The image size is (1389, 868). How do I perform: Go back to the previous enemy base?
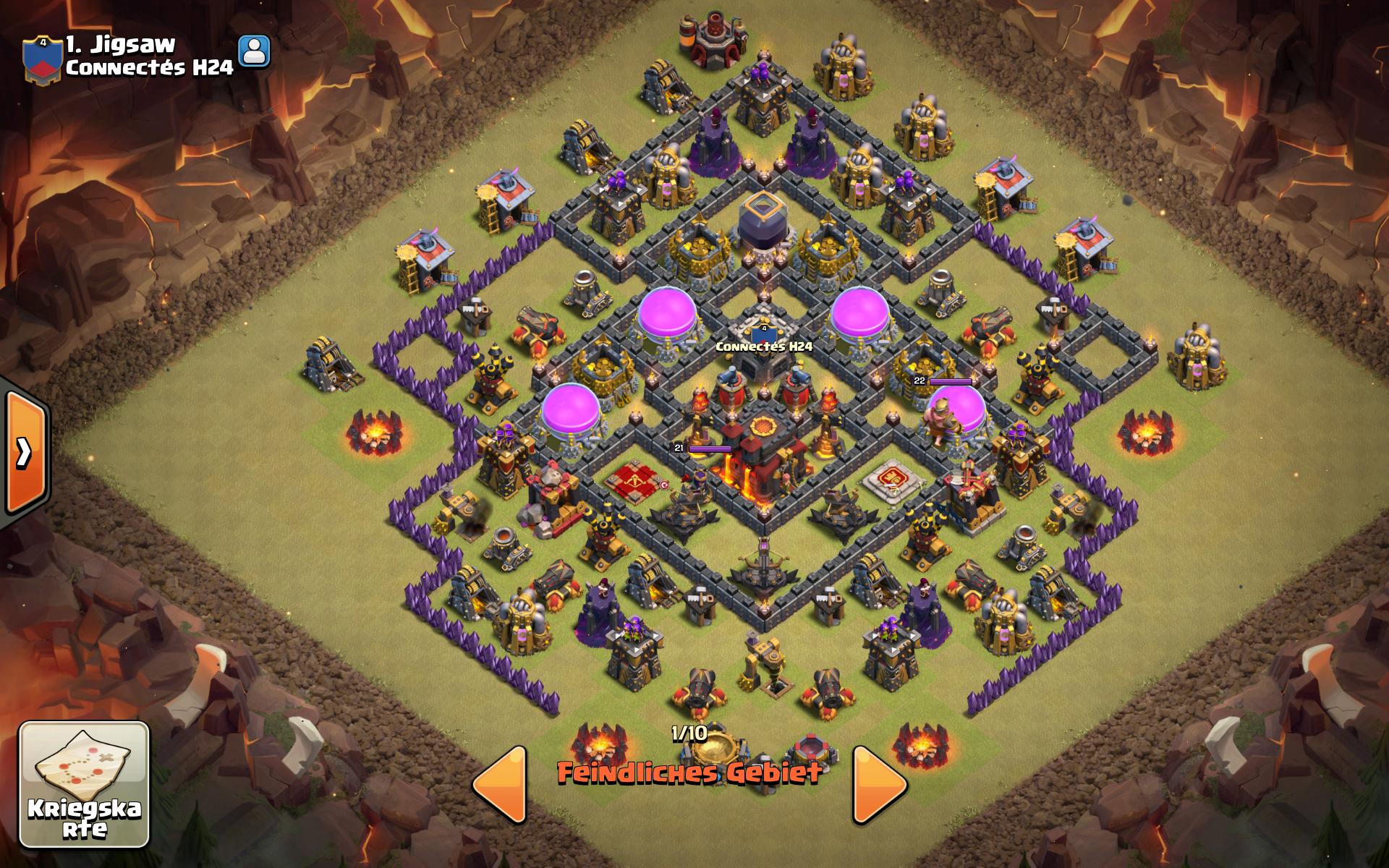coord(501,784)
